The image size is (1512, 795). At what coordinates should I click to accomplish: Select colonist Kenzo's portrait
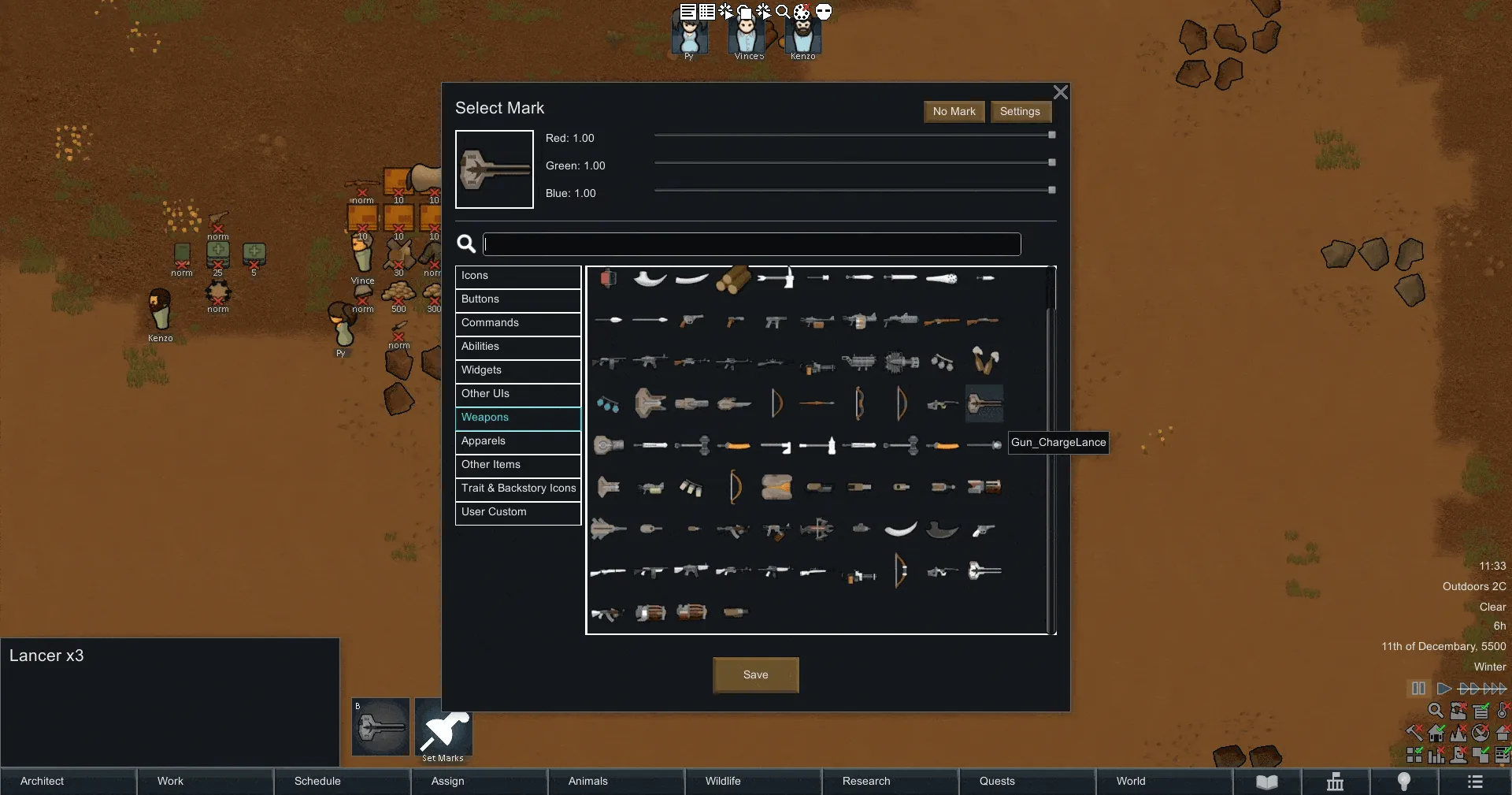pyautogui.click(x=802, y=35)
